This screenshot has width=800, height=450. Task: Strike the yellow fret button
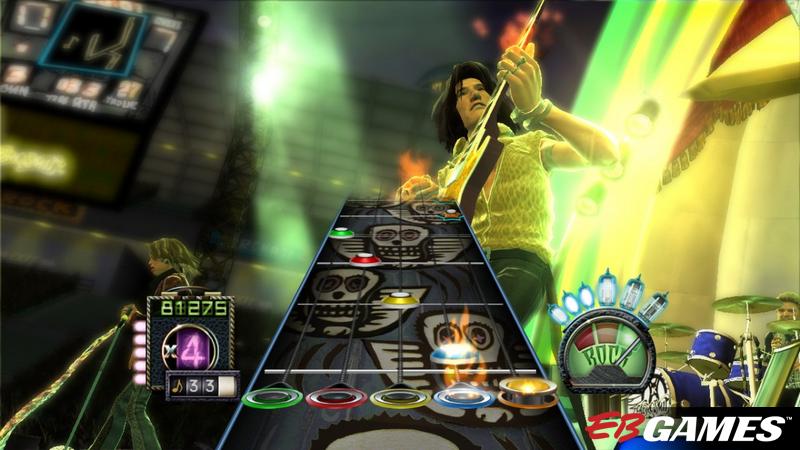point(399,397)
